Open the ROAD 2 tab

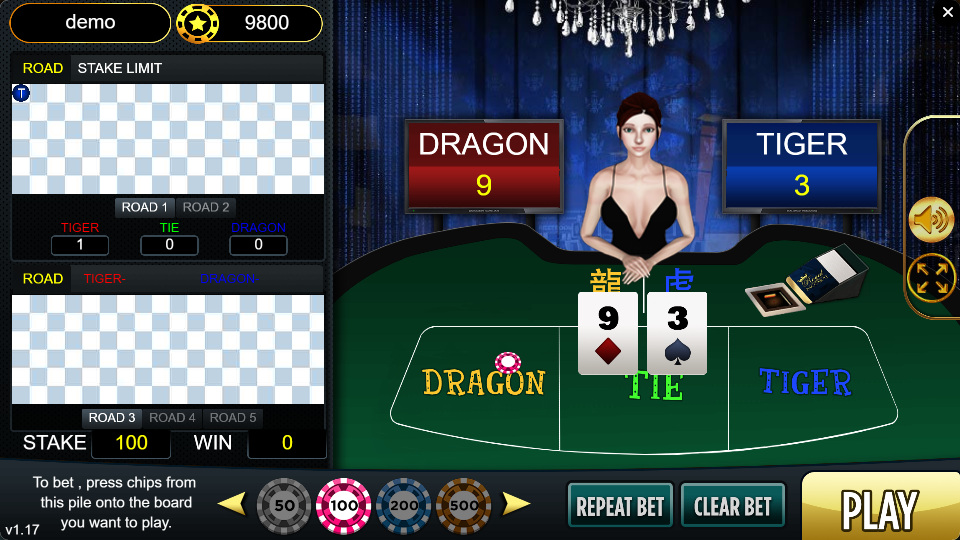click(x=206, y=207)
